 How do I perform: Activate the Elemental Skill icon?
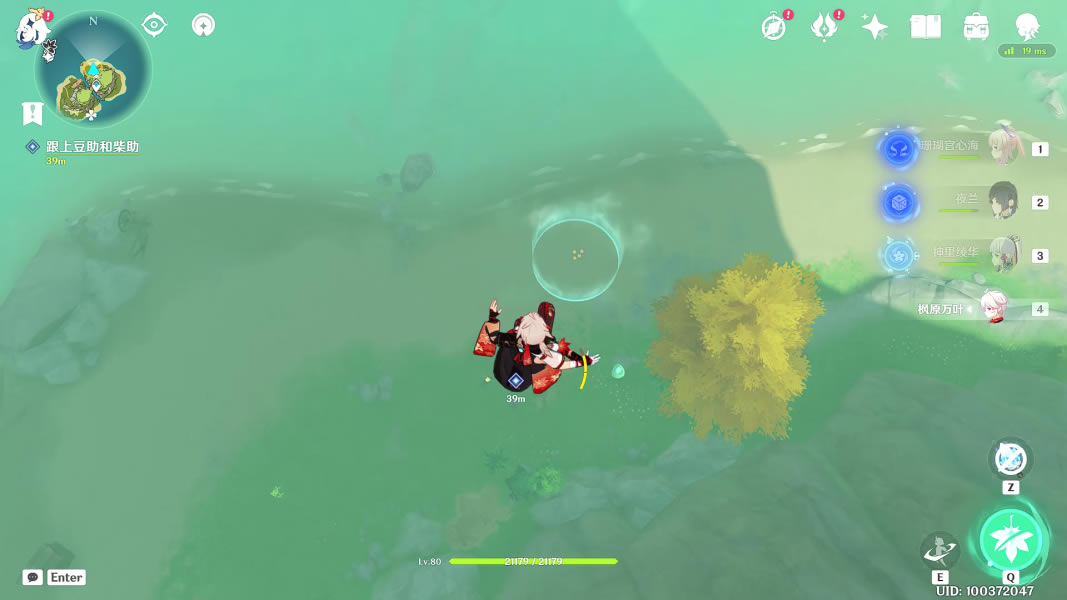pos(940,550)
